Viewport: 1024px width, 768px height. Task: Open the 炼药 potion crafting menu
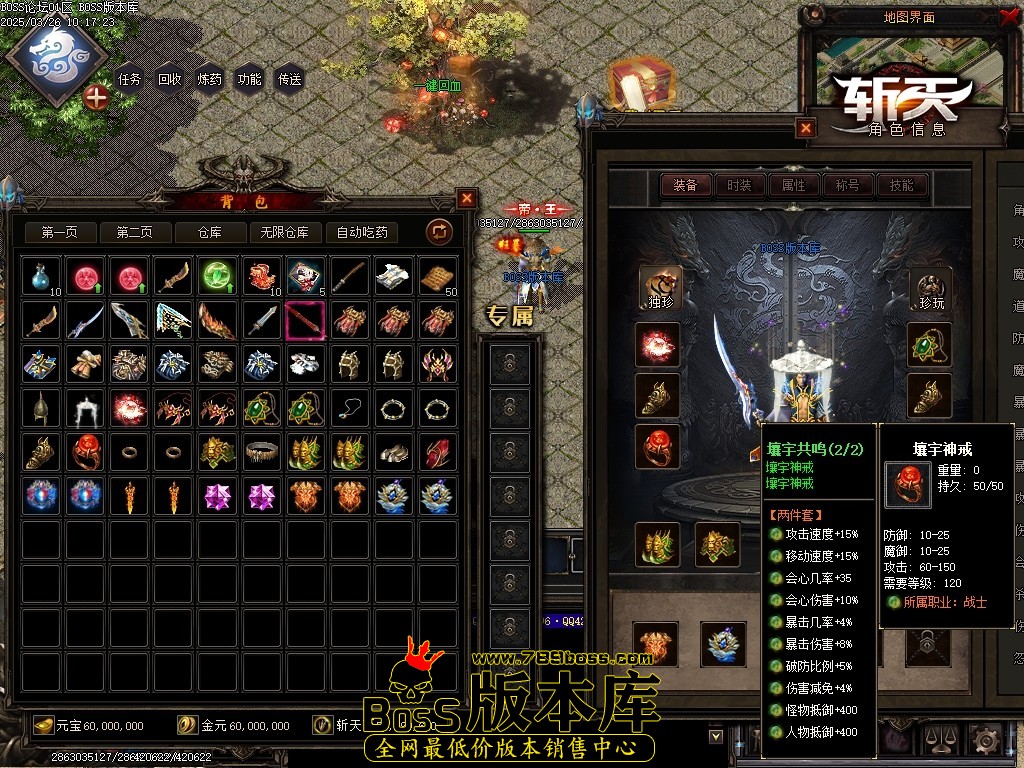[x=209, y=79]
